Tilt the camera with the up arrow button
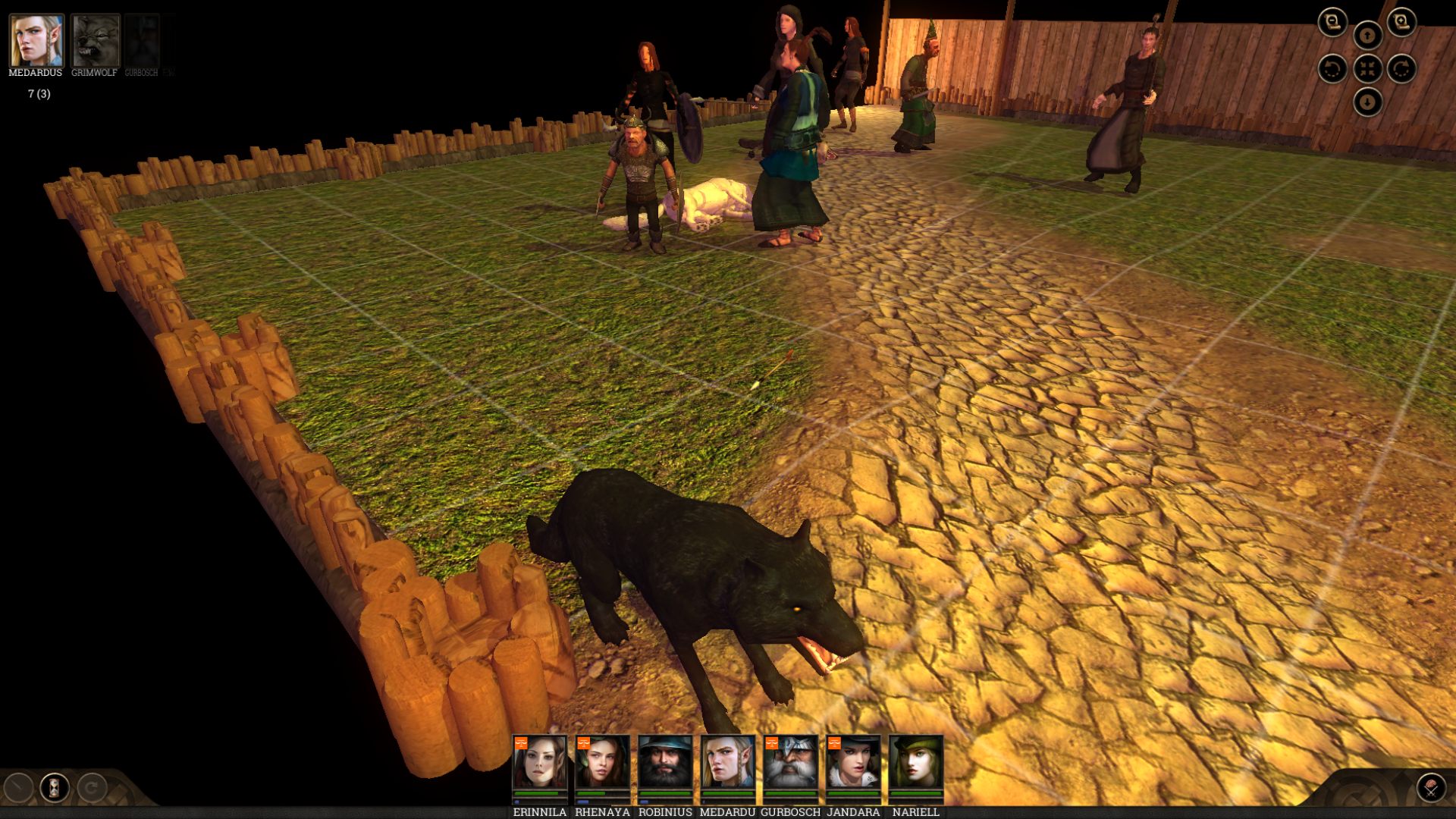Image resolution: width=1456 pixels, height=819 pixels. pyautogui.click(x=1367, y=35)
